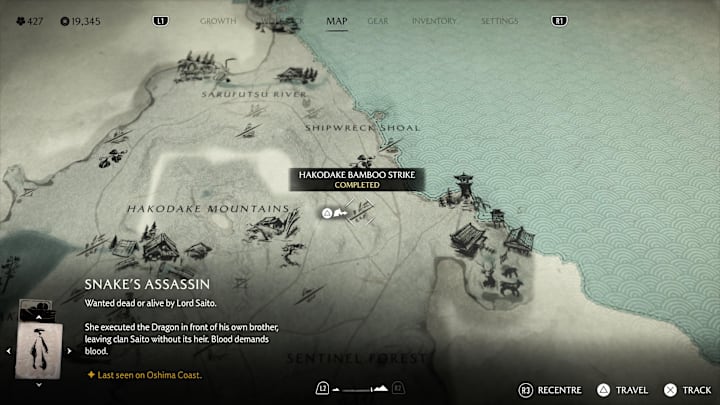
Task: Click the map zoom level indicator
Action: [359, 388]
